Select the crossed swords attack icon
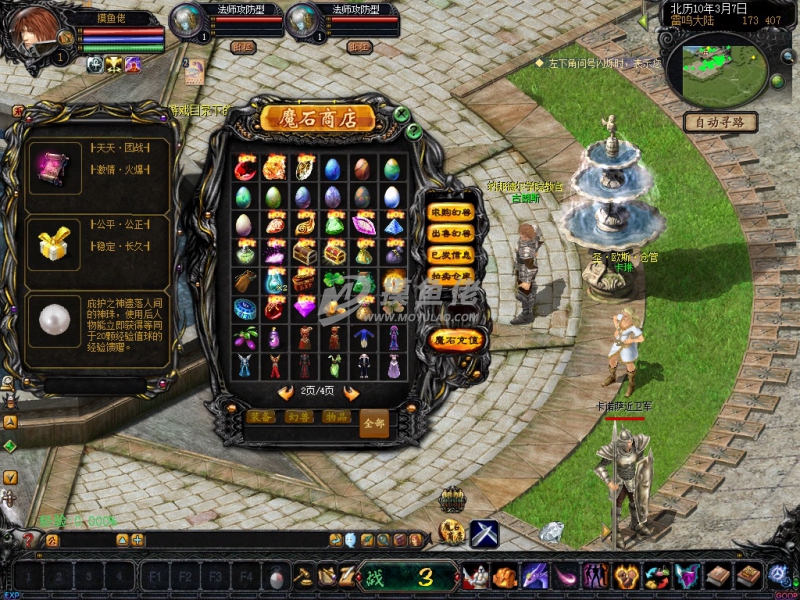This screenshot has width=800, height=600. (x=485, y=533)
